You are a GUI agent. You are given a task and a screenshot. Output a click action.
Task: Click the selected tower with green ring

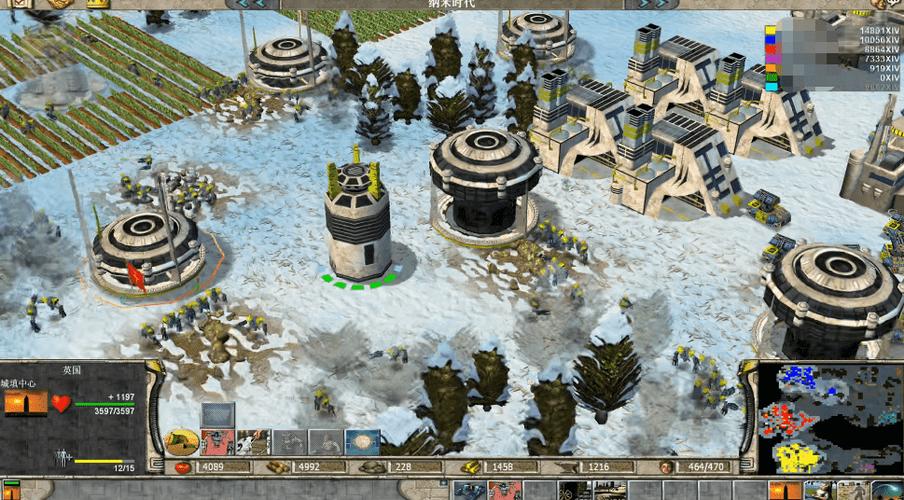coord(357,222)
